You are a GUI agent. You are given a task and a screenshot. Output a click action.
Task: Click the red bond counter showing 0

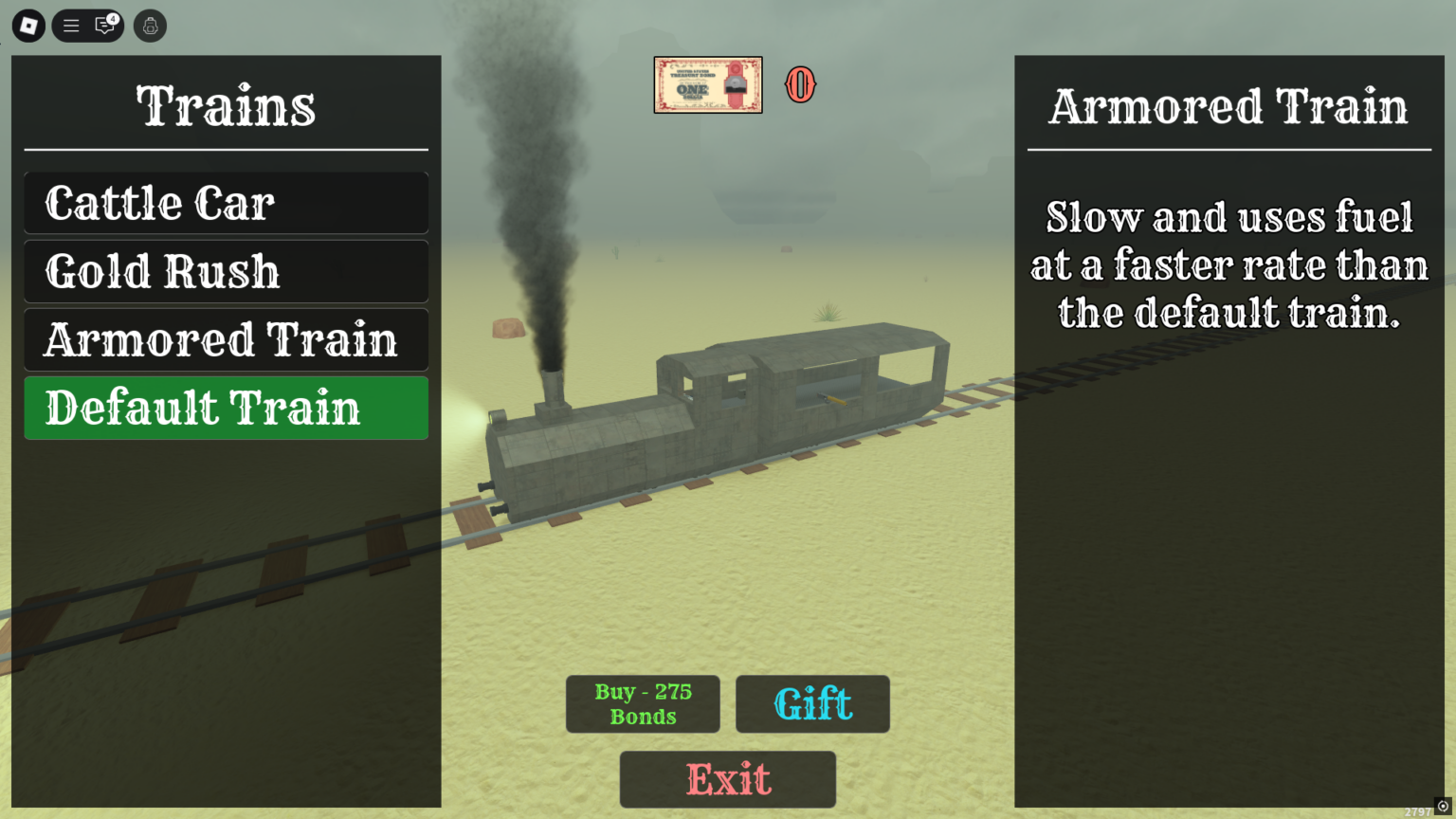pos(801,84)
